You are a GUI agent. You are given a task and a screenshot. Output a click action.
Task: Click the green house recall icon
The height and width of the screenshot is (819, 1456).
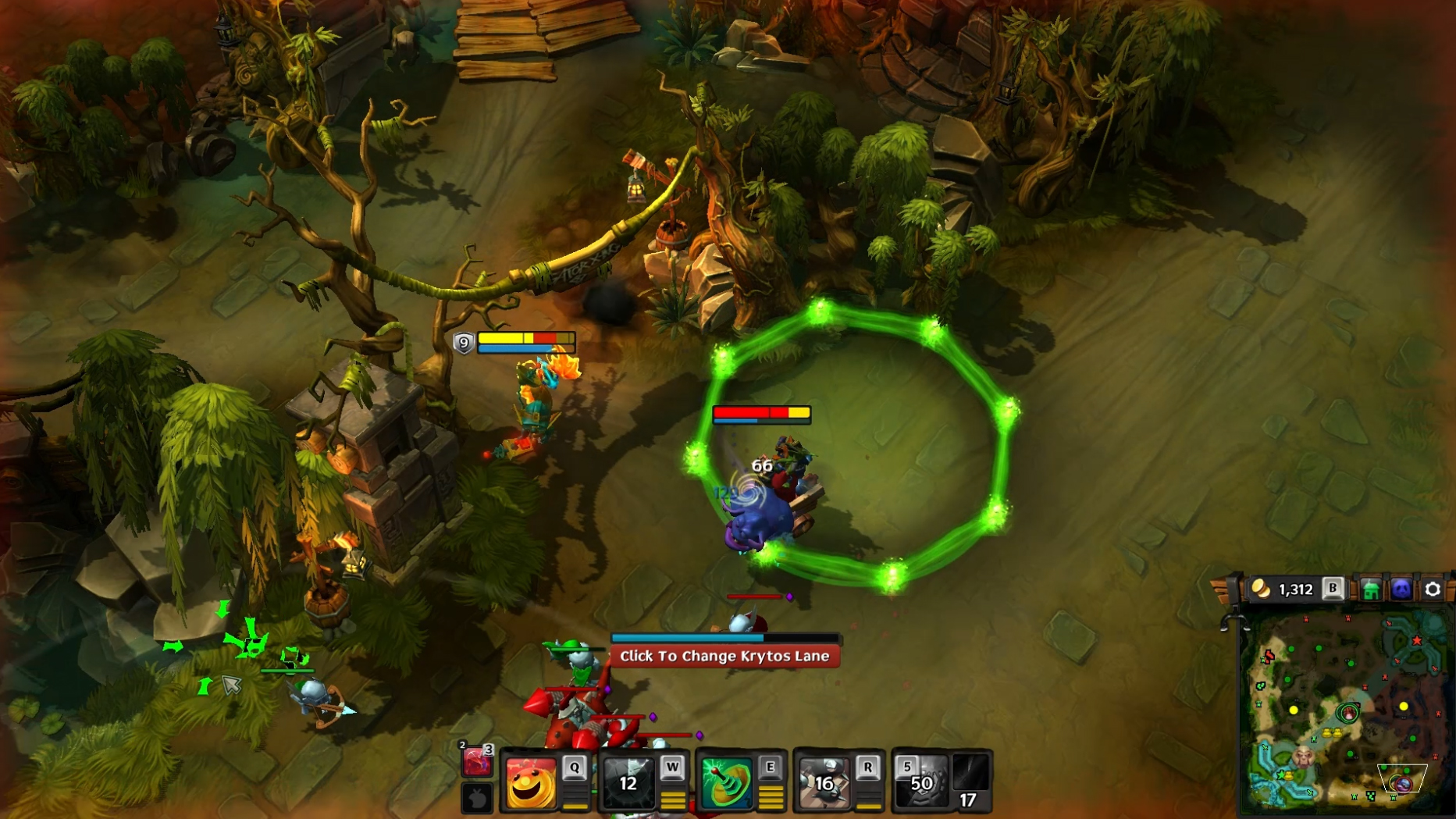[1370, 589]
